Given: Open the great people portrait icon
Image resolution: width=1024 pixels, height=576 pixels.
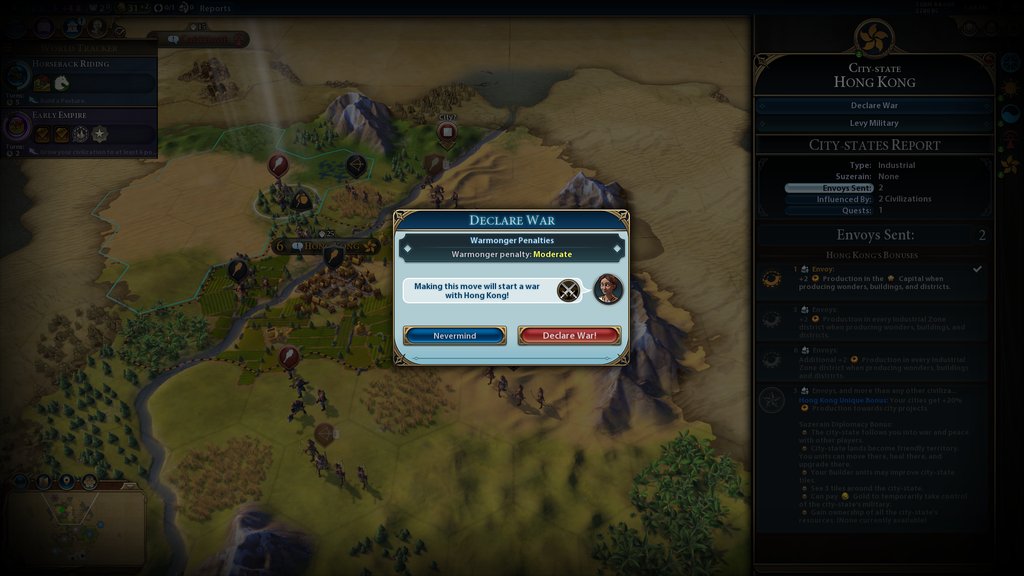Looking at the screenshot, I should 97,27.
